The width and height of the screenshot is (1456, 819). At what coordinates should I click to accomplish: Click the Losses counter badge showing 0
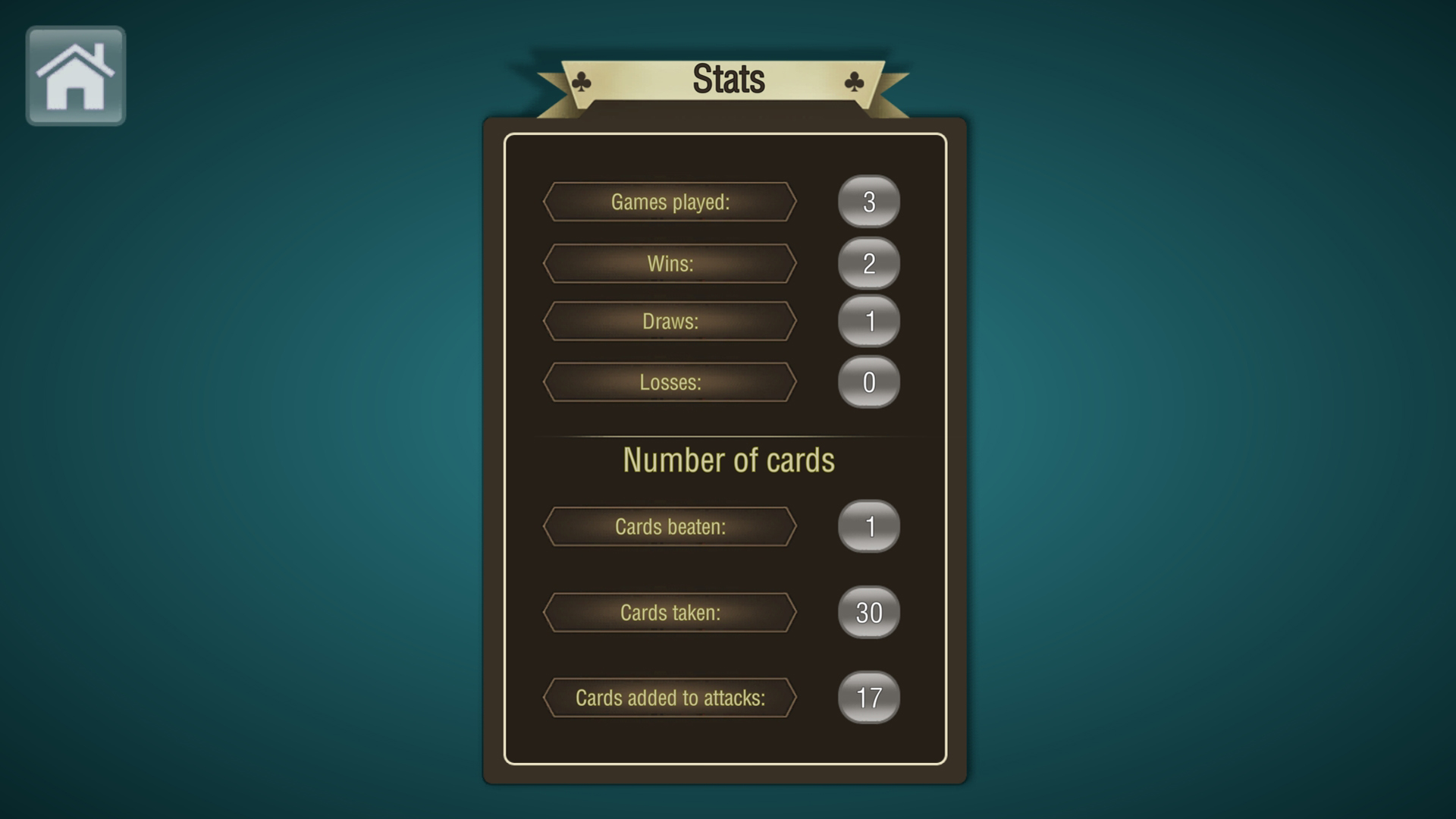point(869,383)
